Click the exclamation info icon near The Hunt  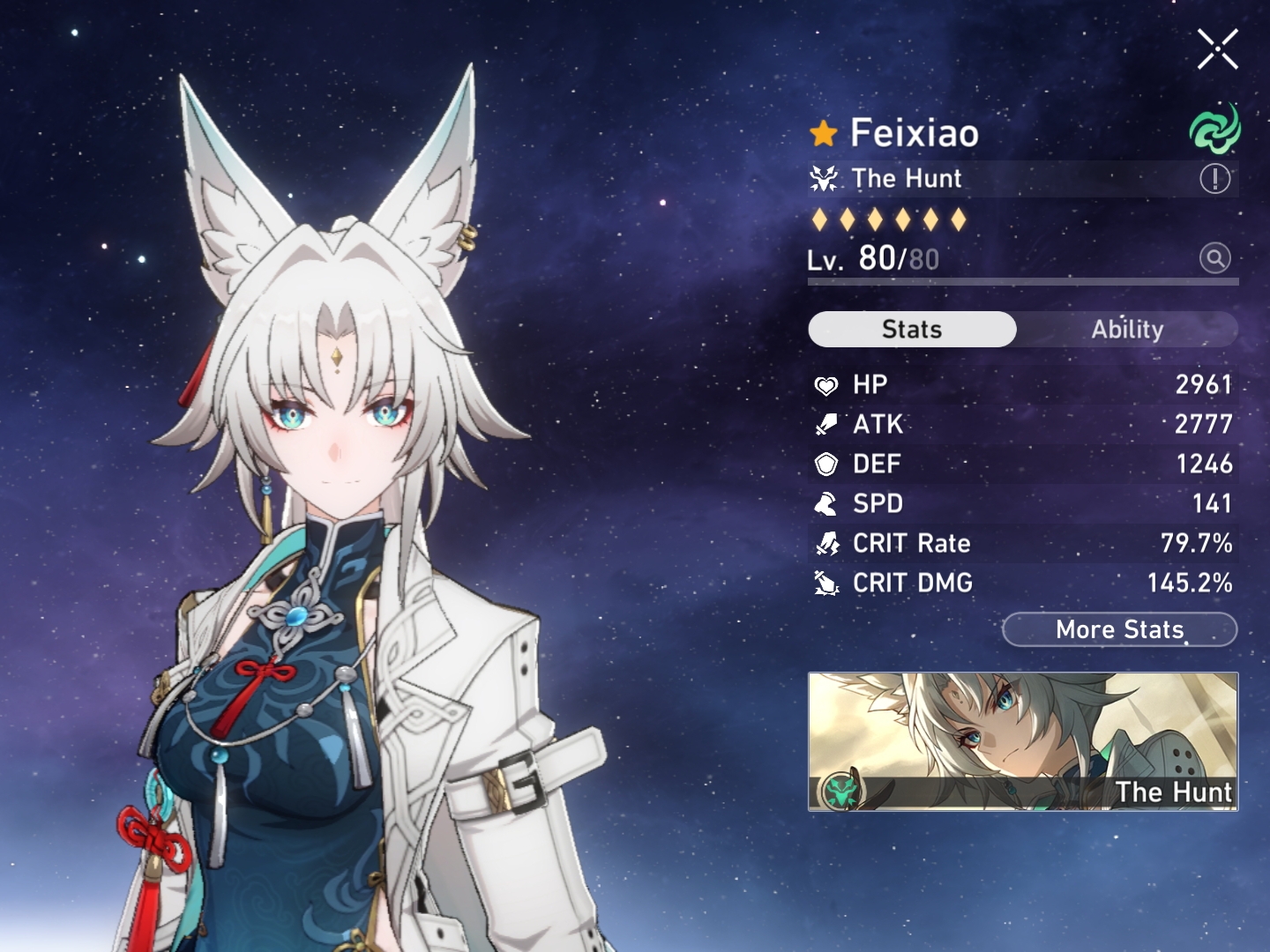coord(1214,179)
